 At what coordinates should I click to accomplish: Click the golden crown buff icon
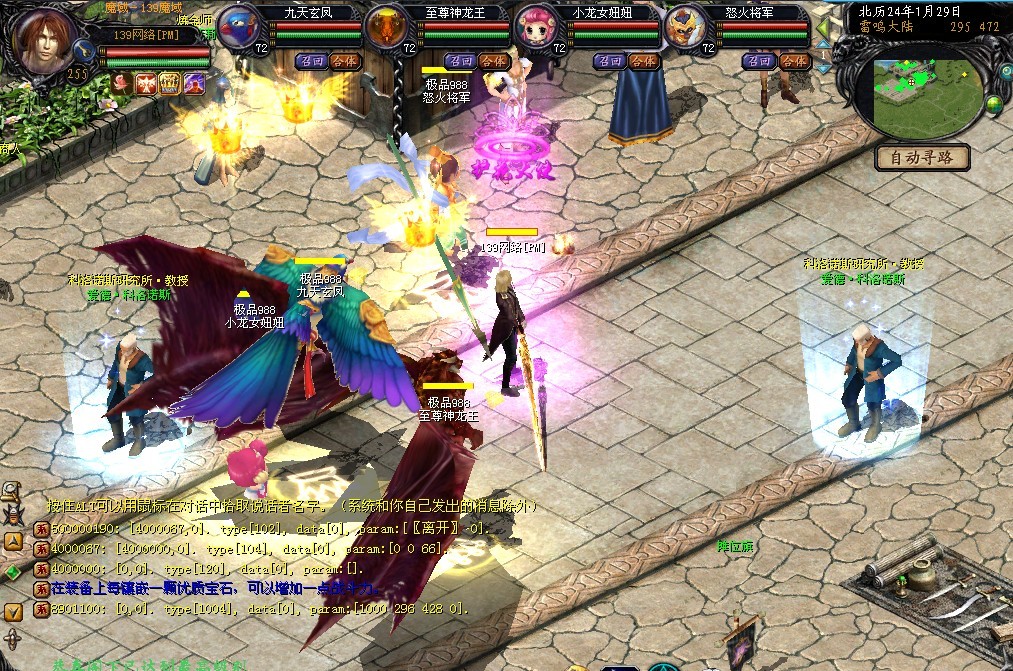click(170, 83)
